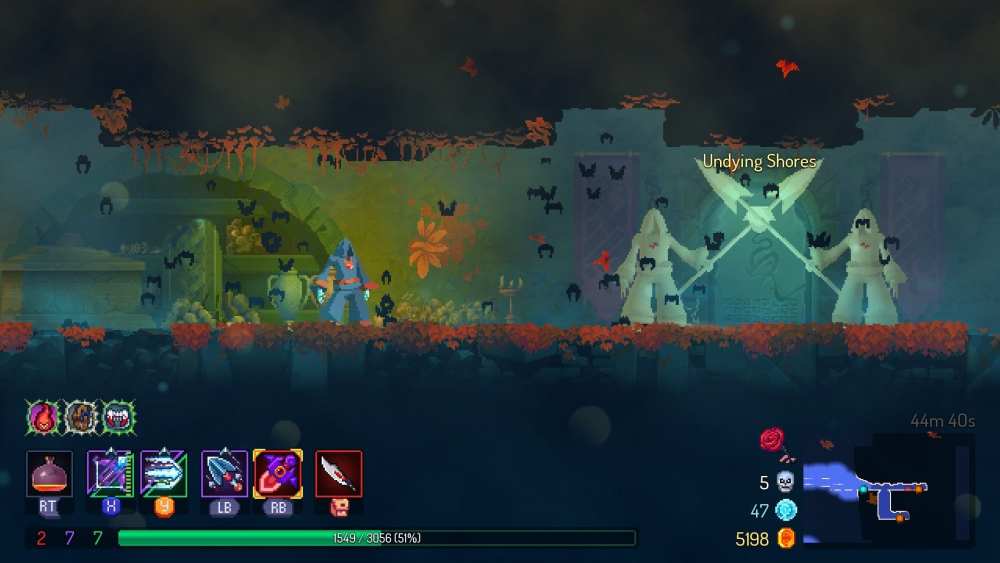Click the purple crossbow weapon slot
The width and height of the screenshot is (1000, 563).
(x=110, y=473)
